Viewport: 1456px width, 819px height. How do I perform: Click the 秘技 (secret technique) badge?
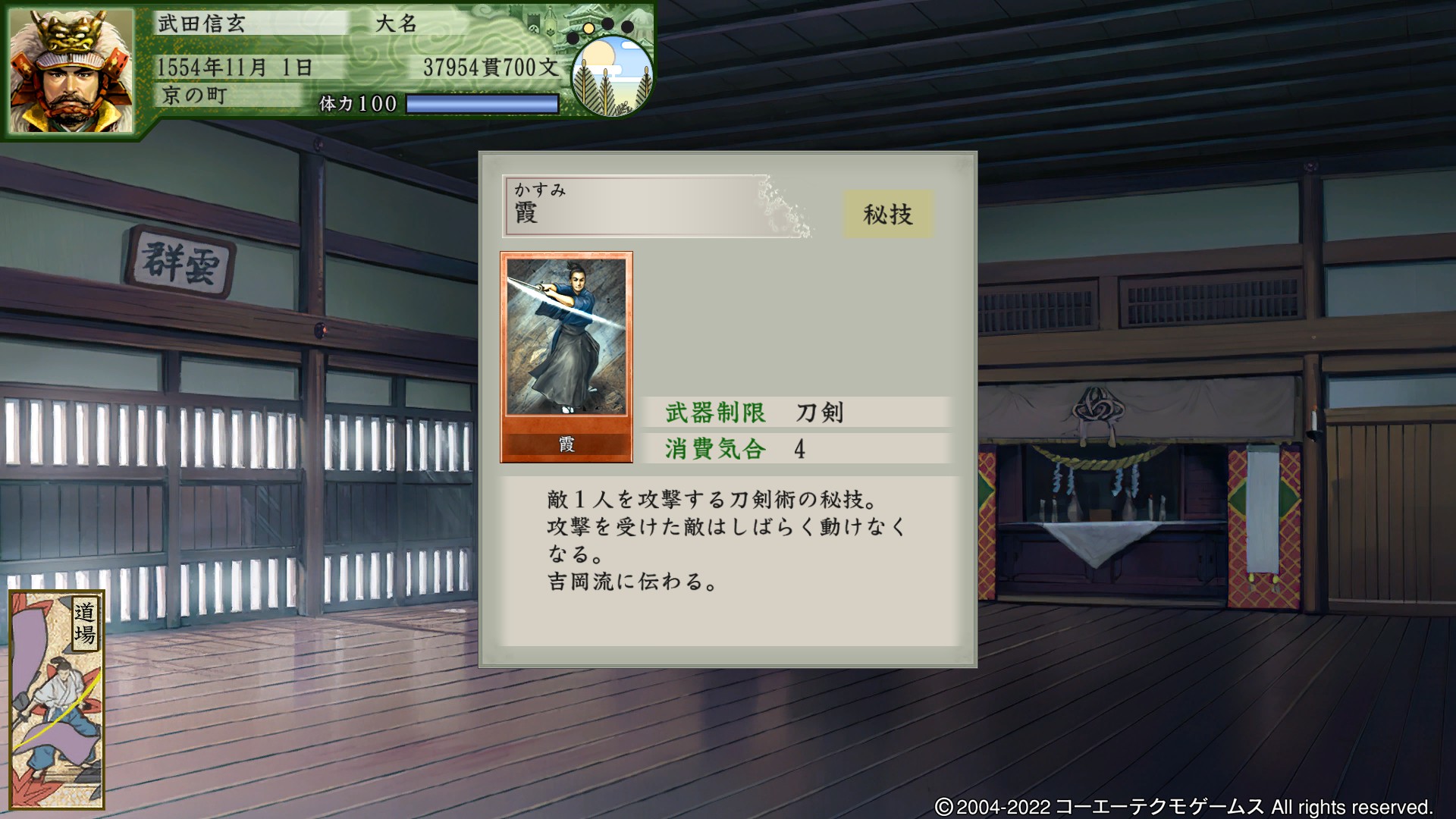[889, 215]
